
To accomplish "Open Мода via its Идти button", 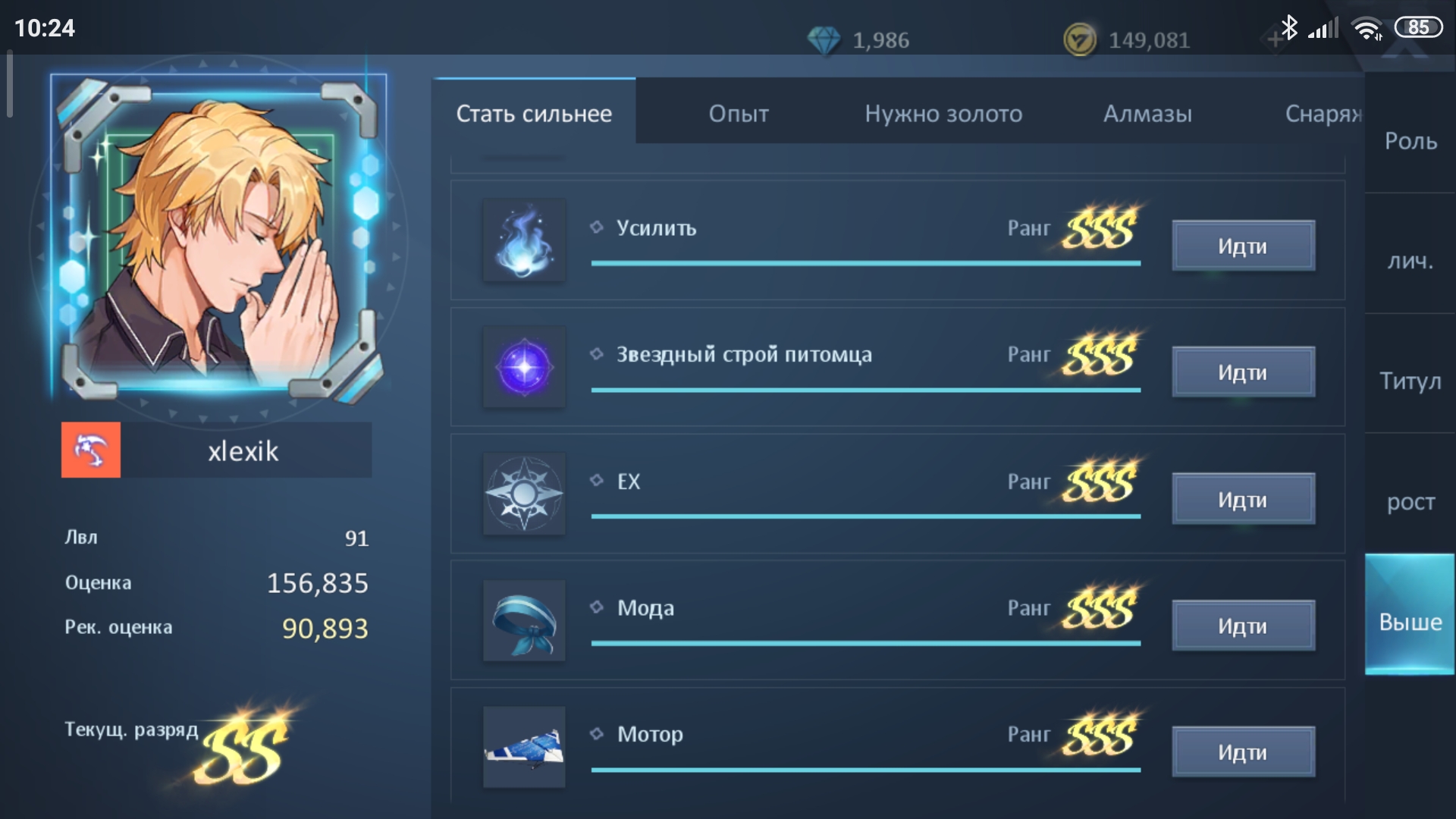I will pyautogui.click(x=1242, y=626).
